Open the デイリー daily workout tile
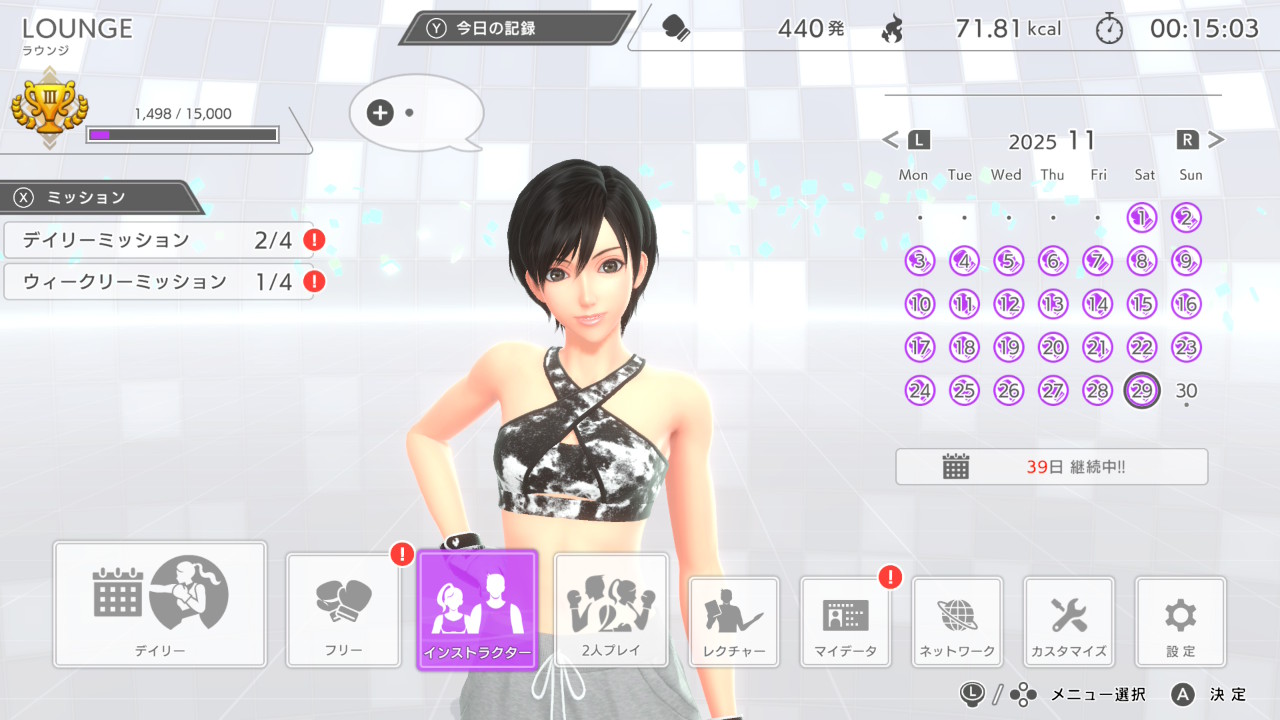The image size is (1280, 720). 160,603
